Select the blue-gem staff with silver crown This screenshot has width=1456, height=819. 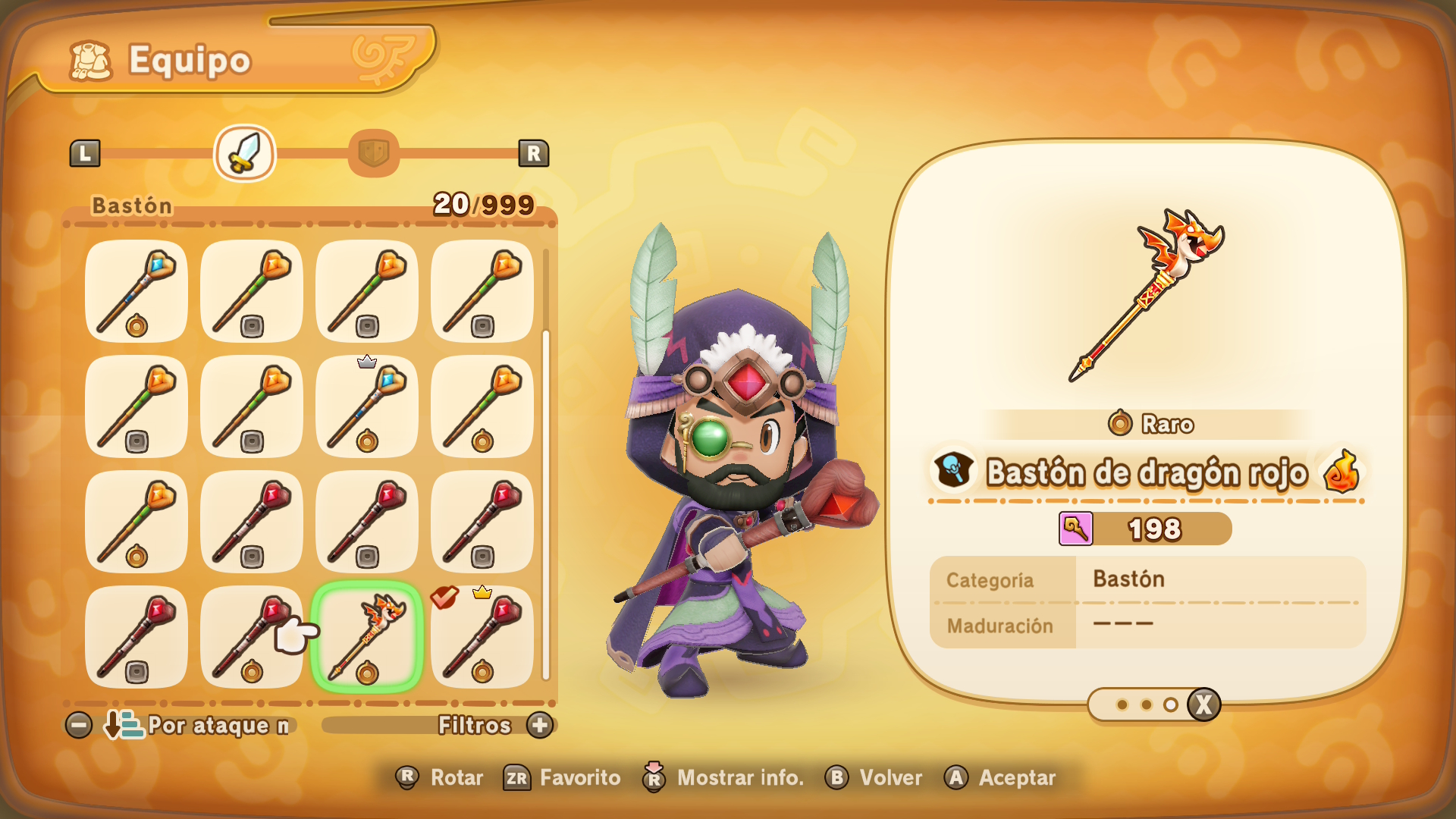point(367,406)
